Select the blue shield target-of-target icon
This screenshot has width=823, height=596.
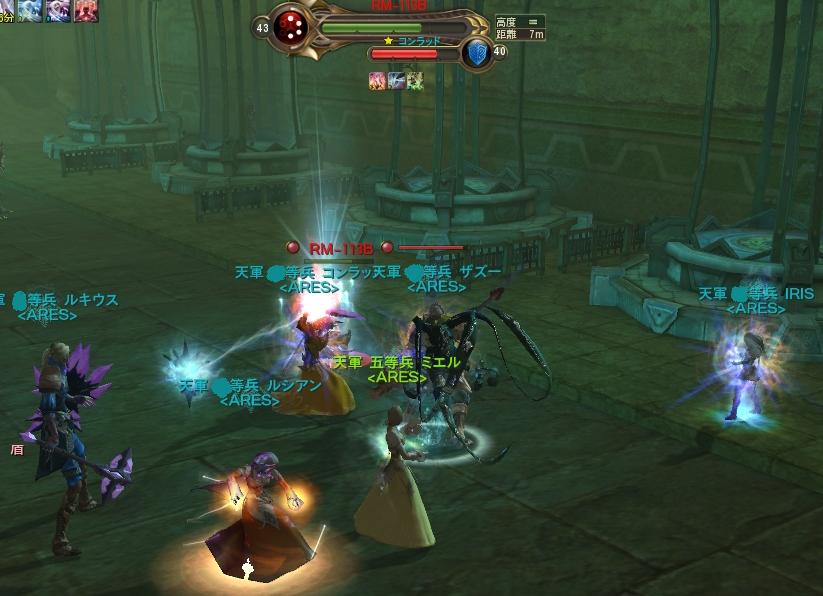click(477, 52)
